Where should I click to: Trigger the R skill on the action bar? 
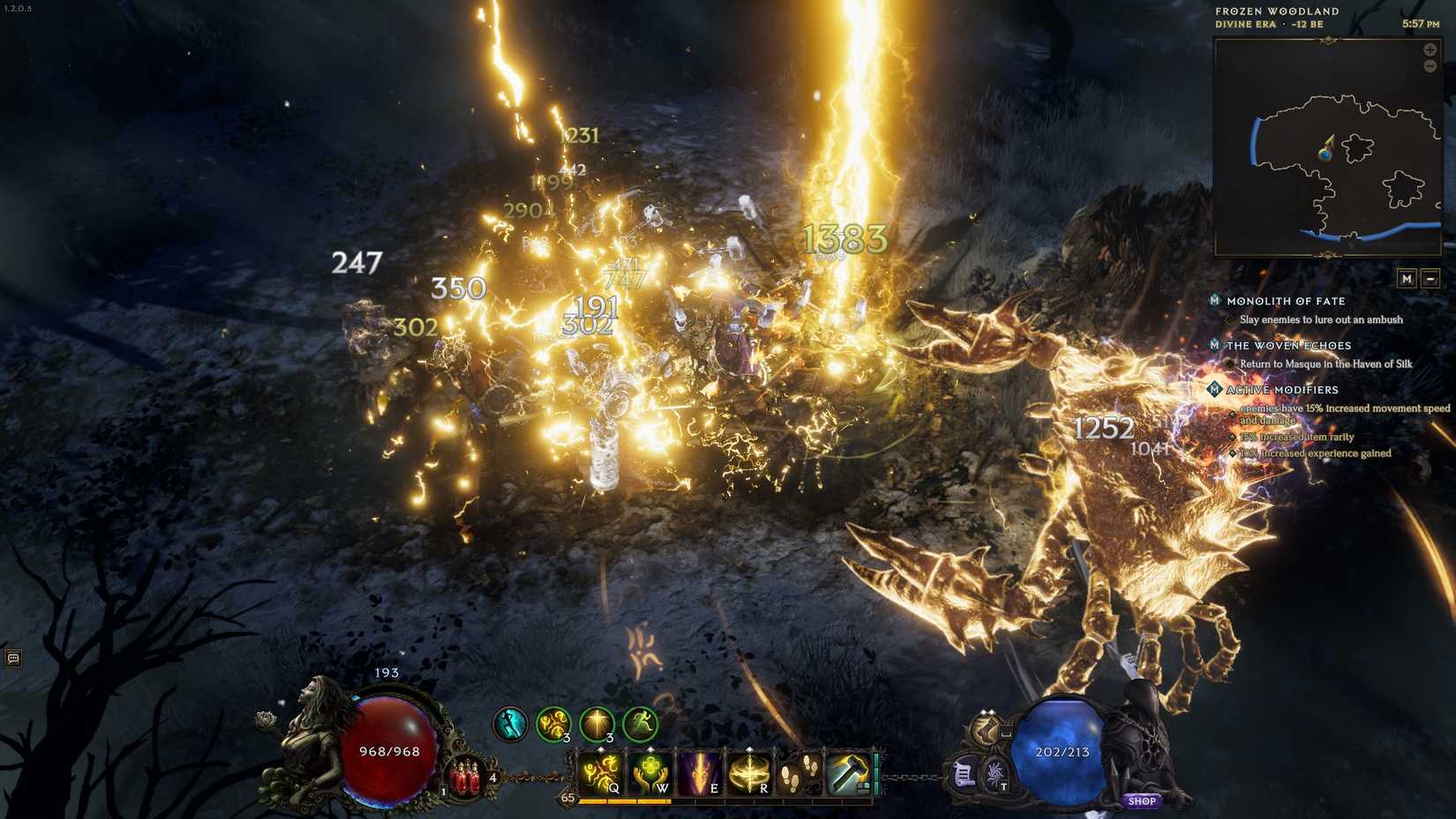point(751,772)
